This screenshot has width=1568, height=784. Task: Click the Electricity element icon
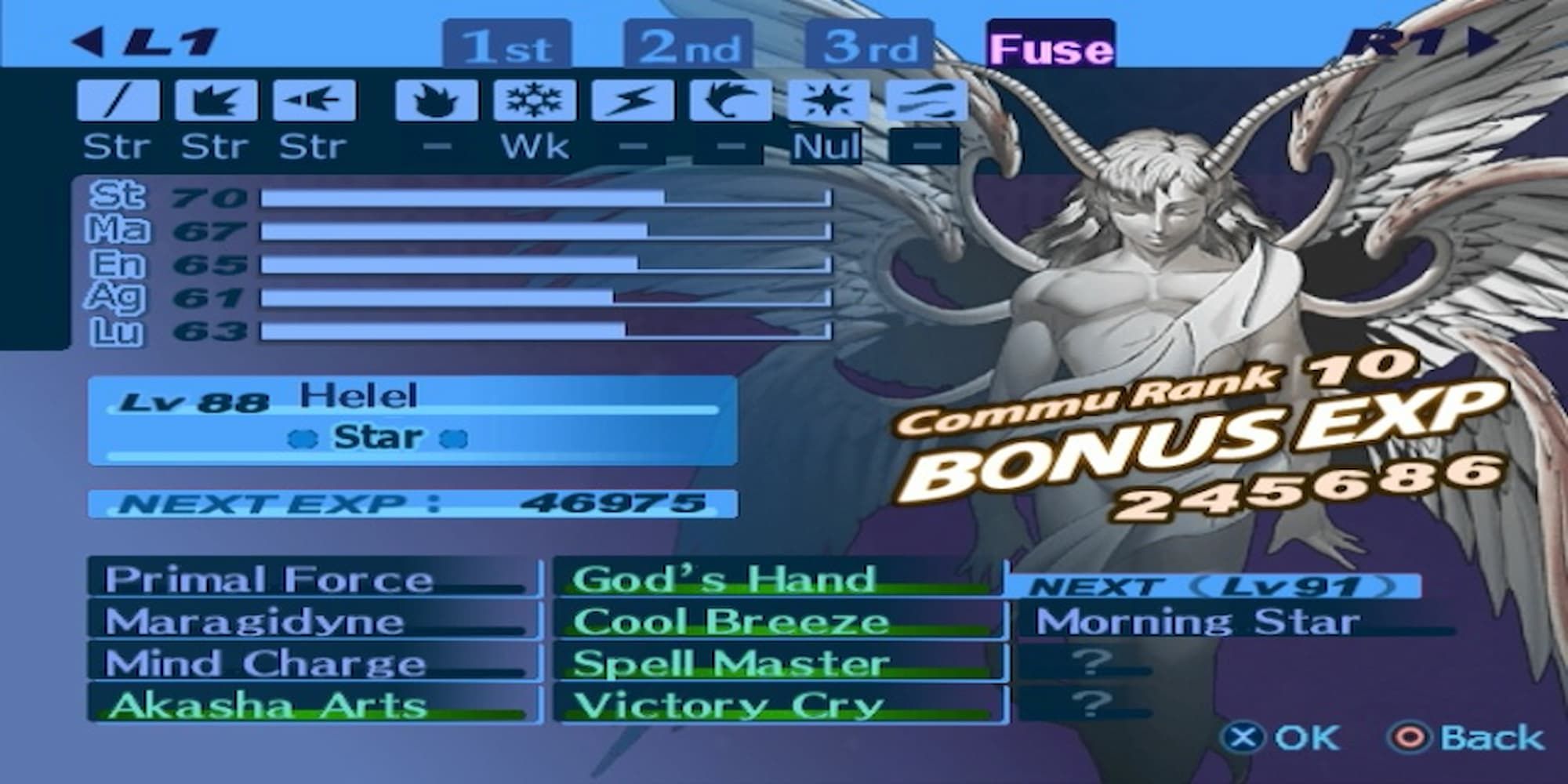[632, 100]
